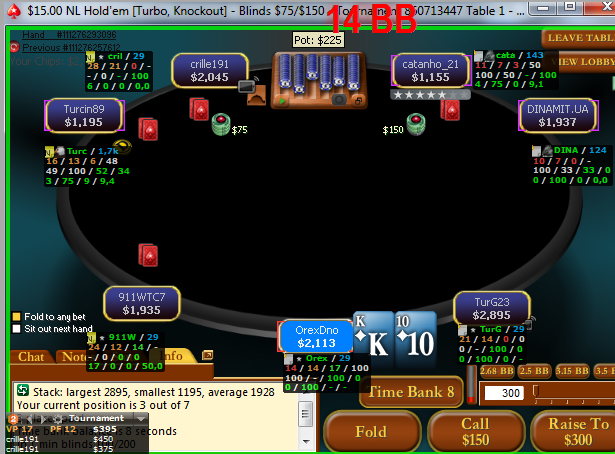Activate Time Bank 8 button
The height and width of the screenshot is (454, 615).
[x=412, y=392]
